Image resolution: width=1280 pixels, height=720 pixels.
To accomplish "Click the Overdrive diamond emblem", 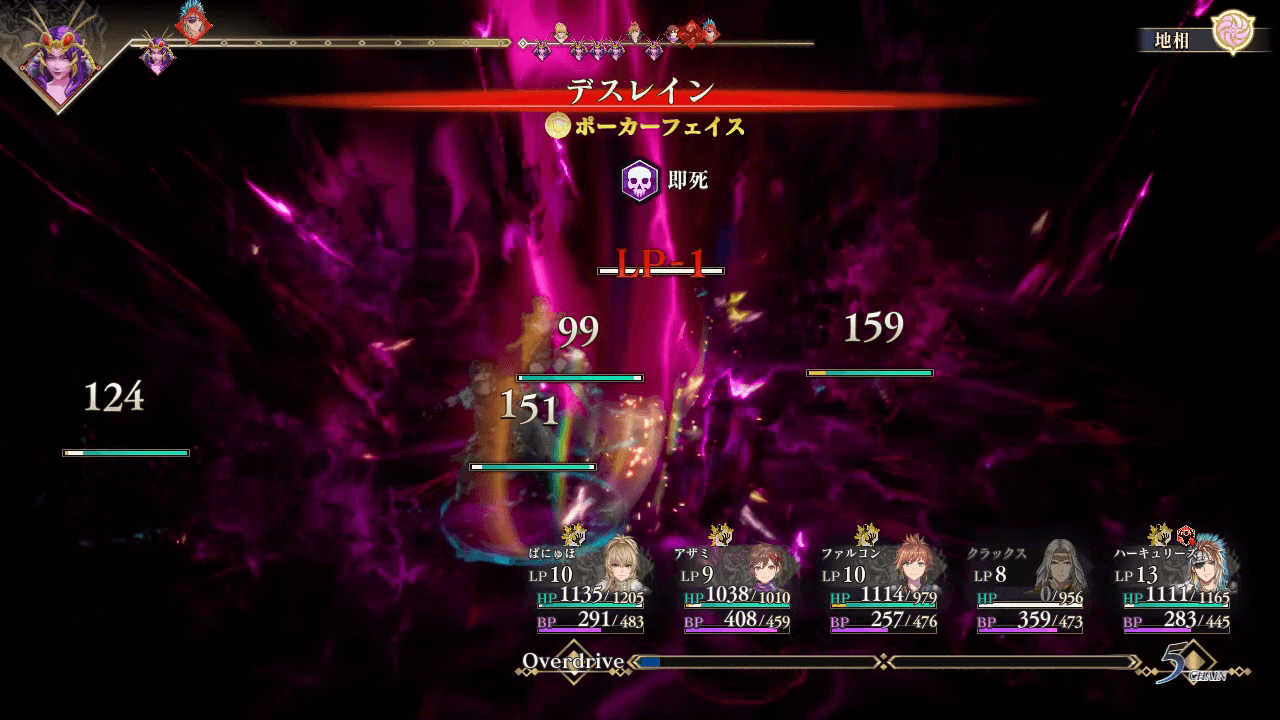I will coord(574,662).
